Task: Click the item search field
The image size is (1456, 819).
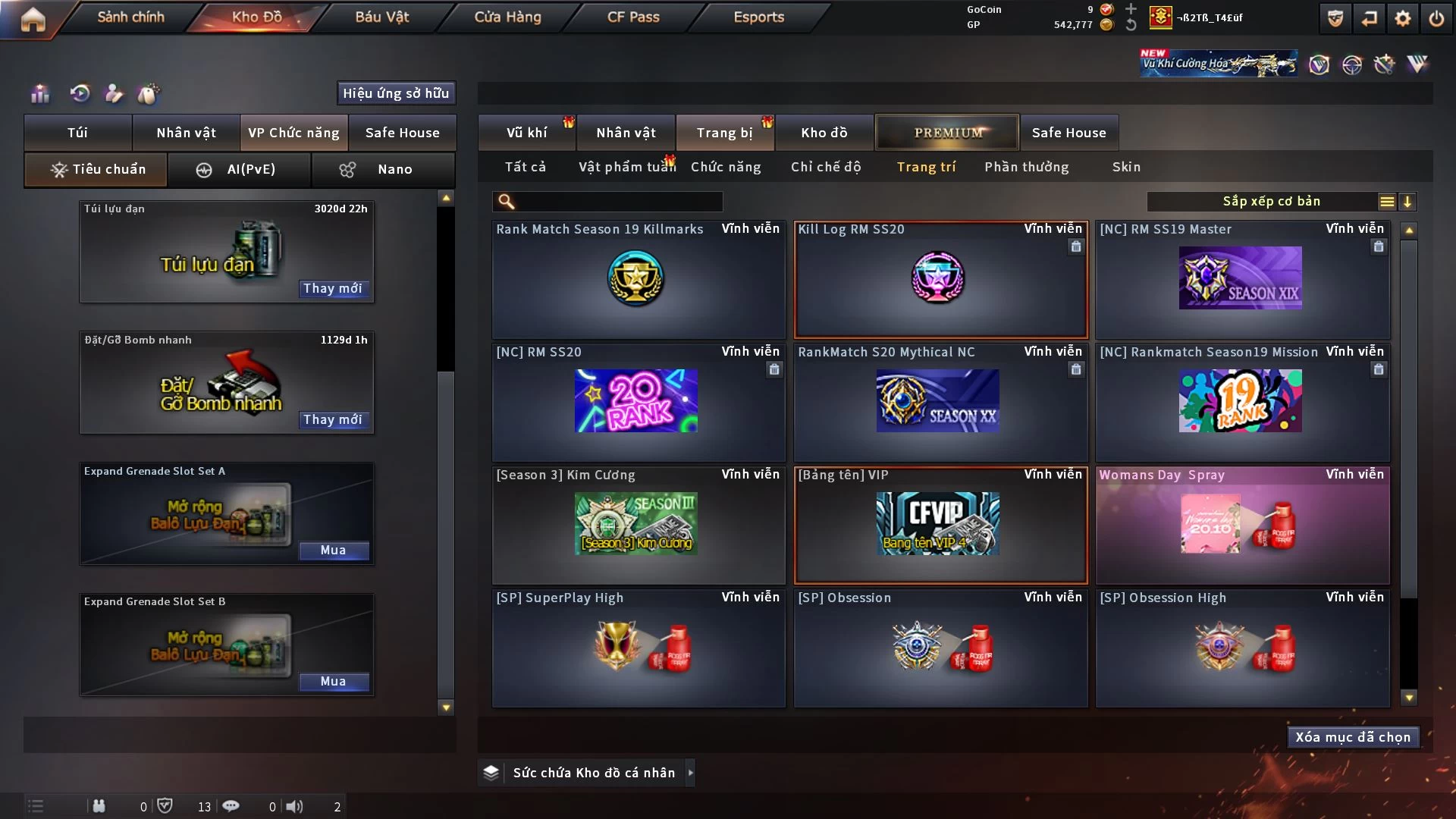Action: tap(618, 201)
